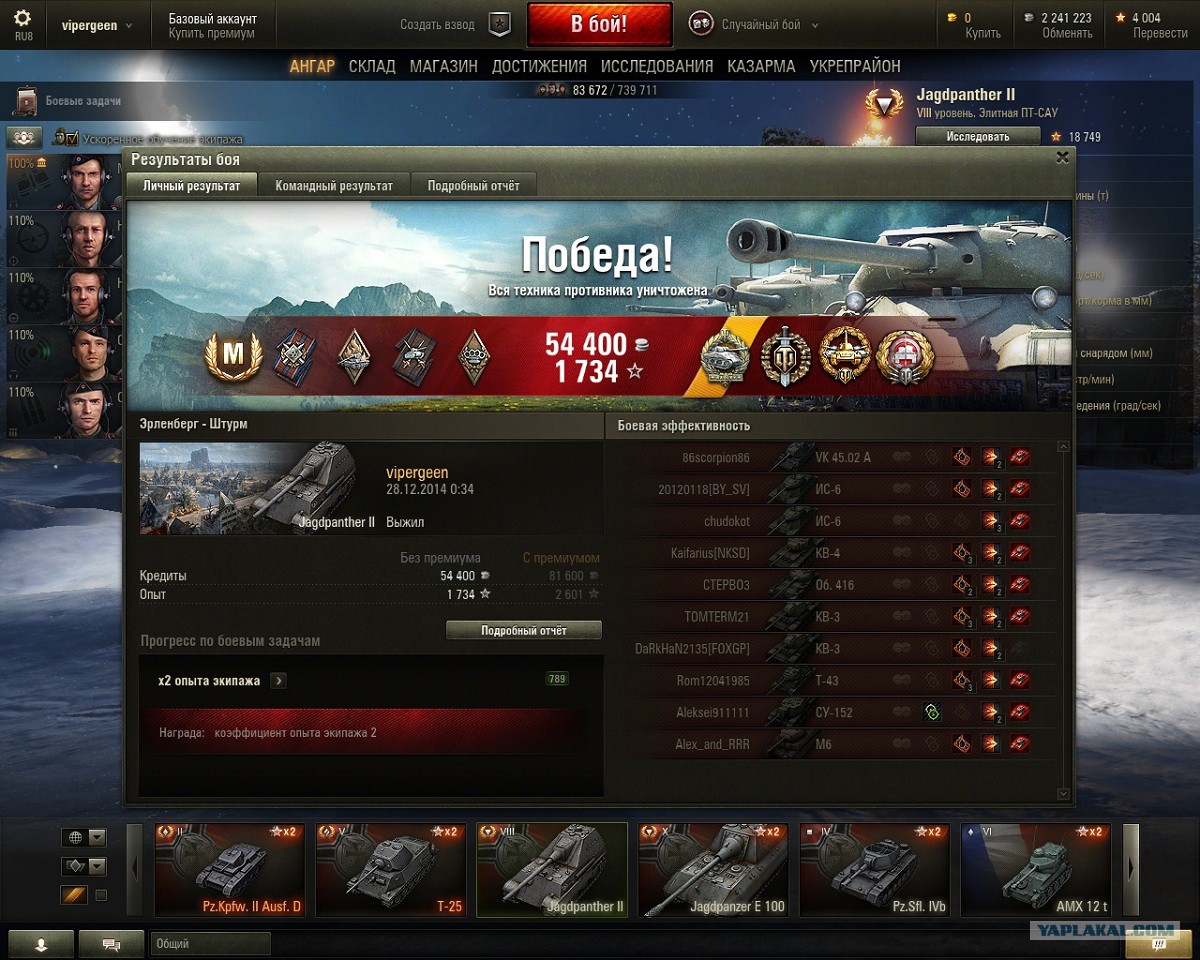Select the Jagdpanzer E 100 in carousel

tap(713, 869)
